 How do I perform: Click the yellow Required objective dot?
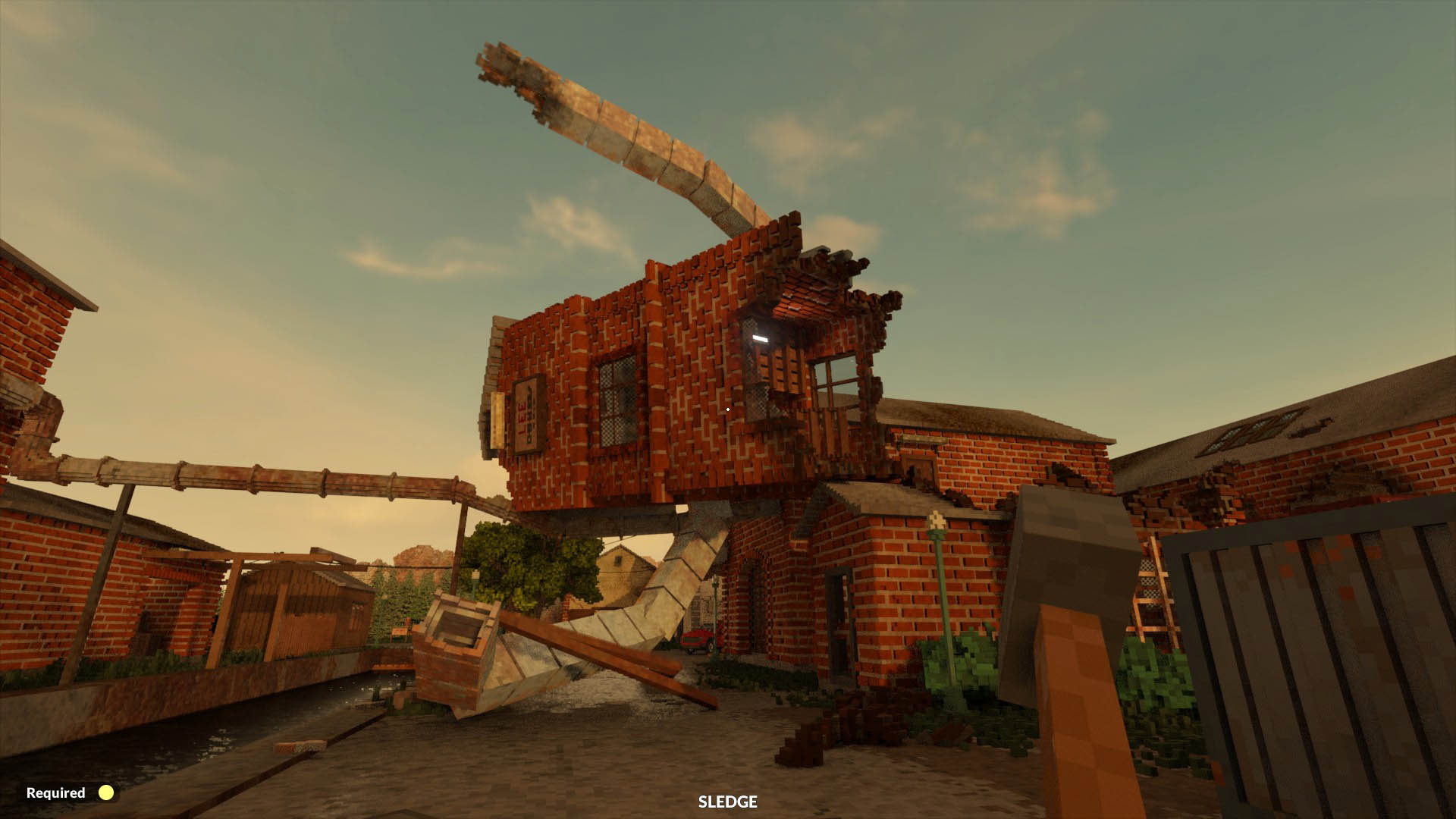pos(105,794)
